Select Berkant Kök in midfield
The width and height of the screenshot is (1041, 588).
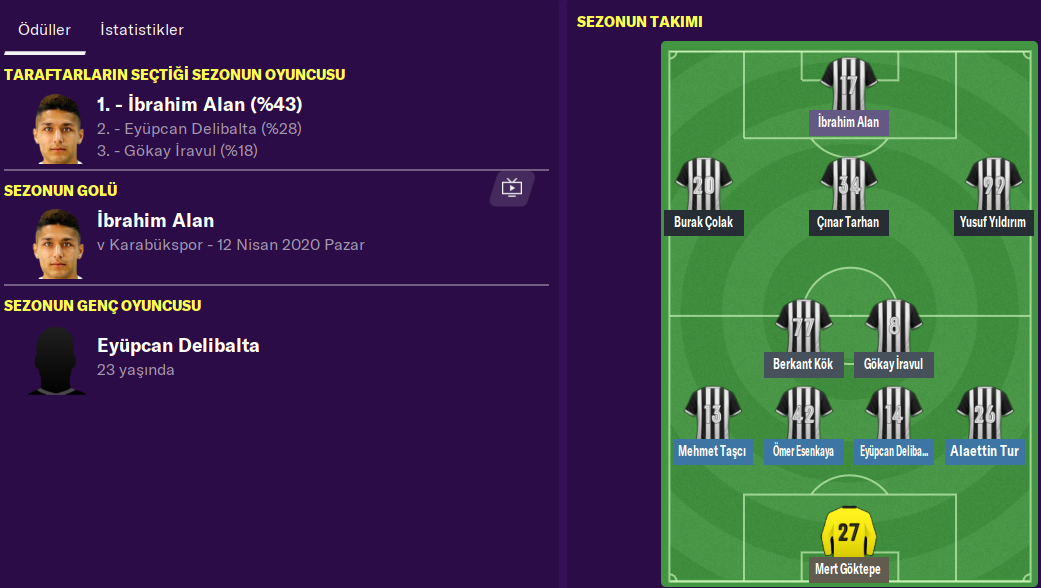pyautogui.click(x=803, y=364)
